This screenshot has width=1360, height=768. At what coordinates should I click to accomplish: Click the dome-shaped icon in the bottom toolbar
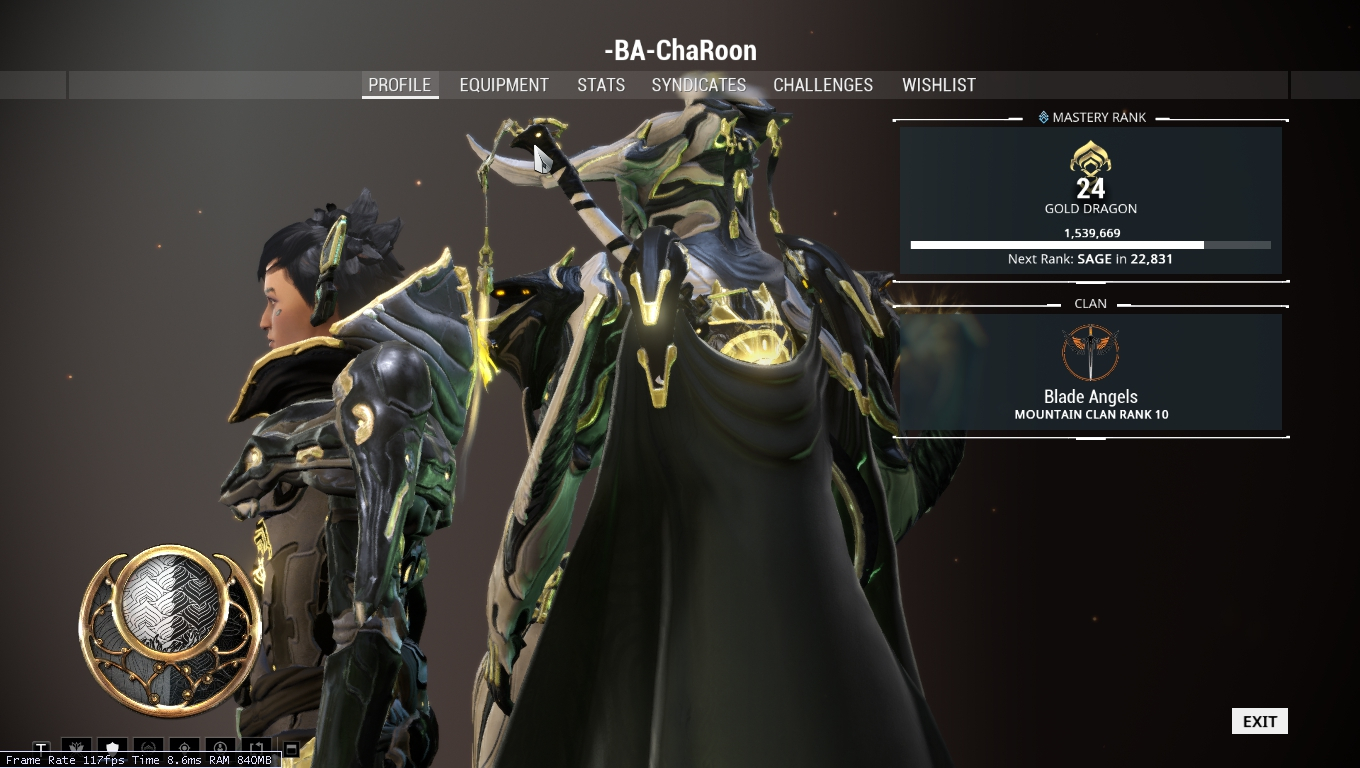pyautogui.click(x=148, y=746)
